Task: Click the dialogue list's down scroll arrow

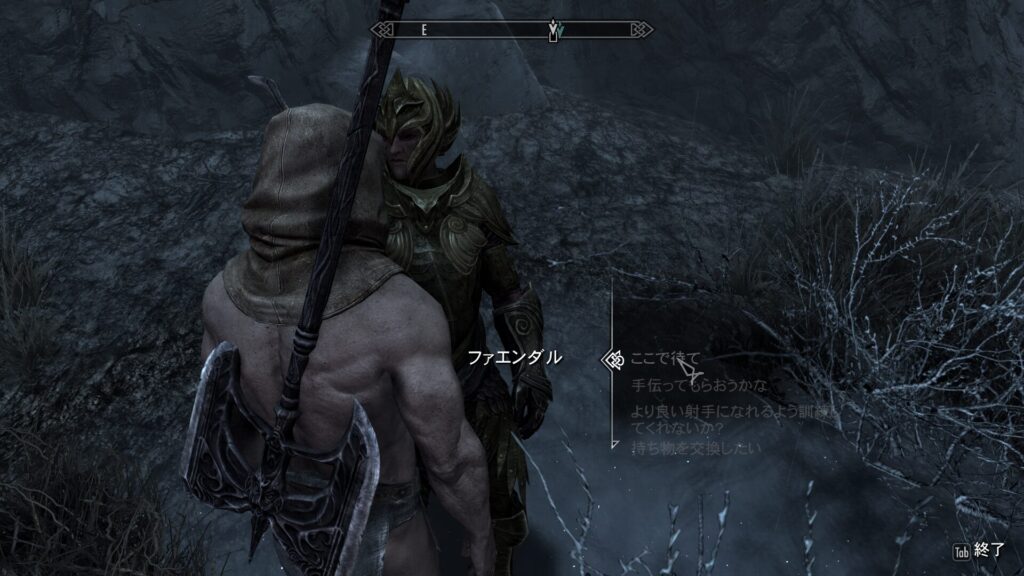Action: pos(612,441)
